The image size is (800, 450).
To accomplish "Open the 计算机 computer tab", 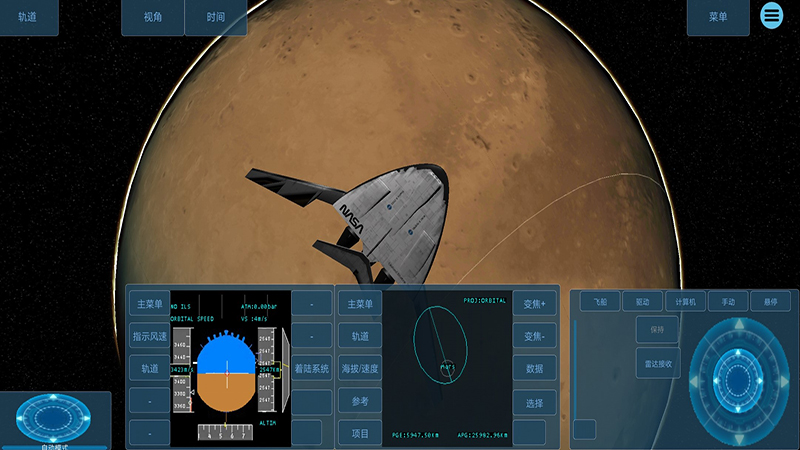I will coord(685,301).
